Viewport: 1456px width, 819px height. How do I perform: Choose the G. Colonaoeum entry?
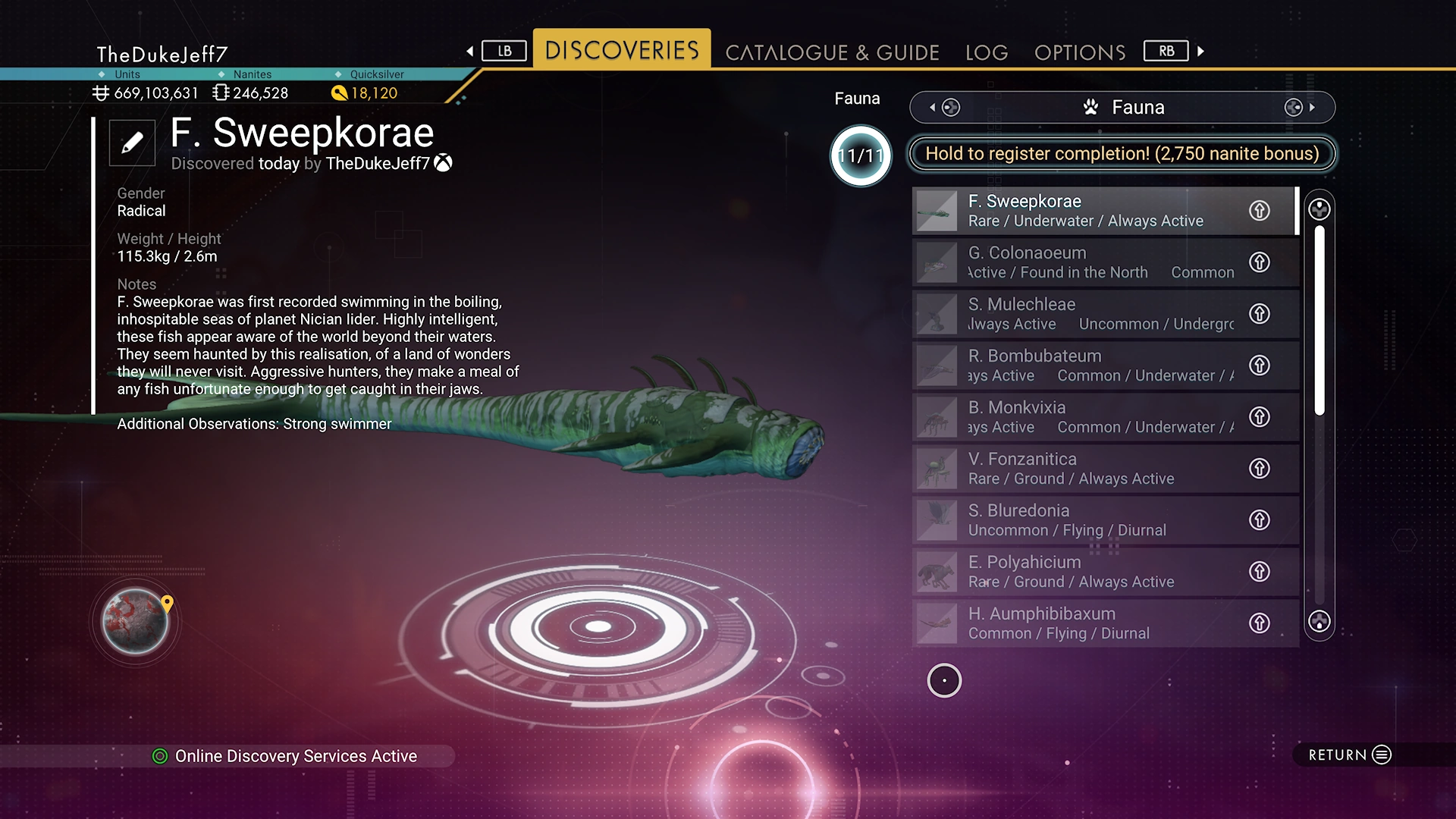pos(1084,262)
